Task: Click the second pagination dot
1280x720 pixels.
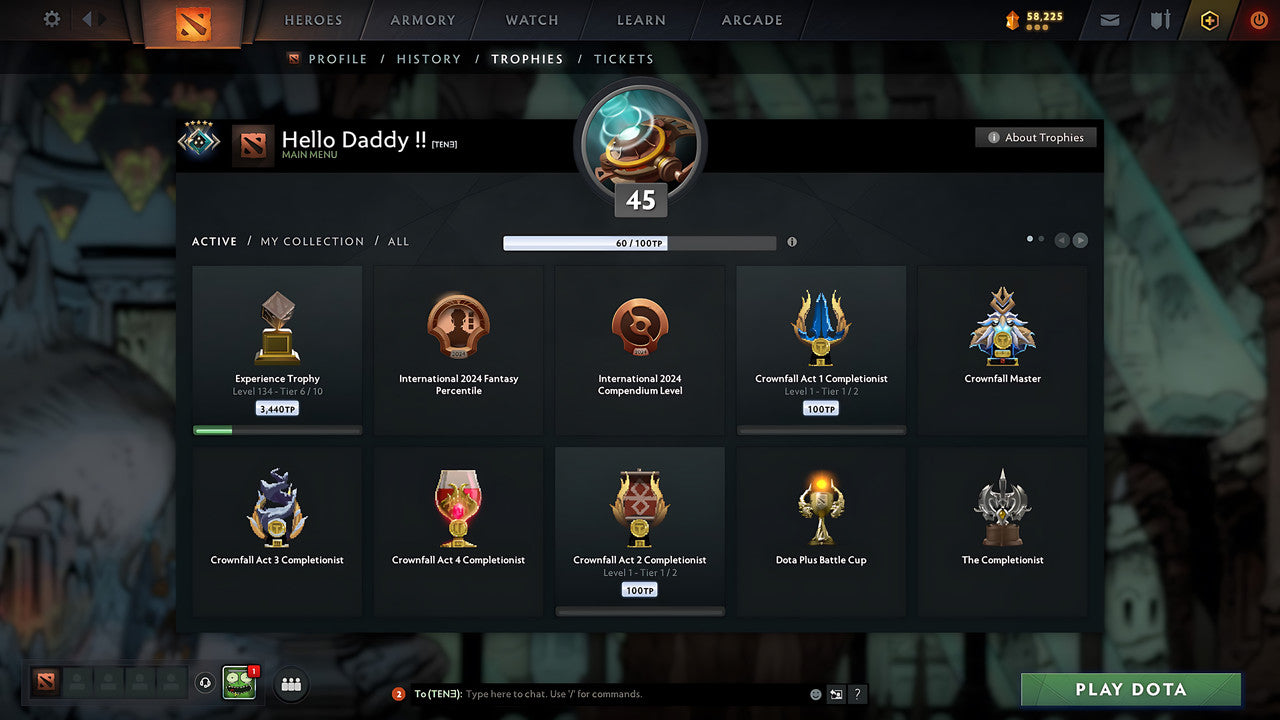Action: coord(1042,238)
